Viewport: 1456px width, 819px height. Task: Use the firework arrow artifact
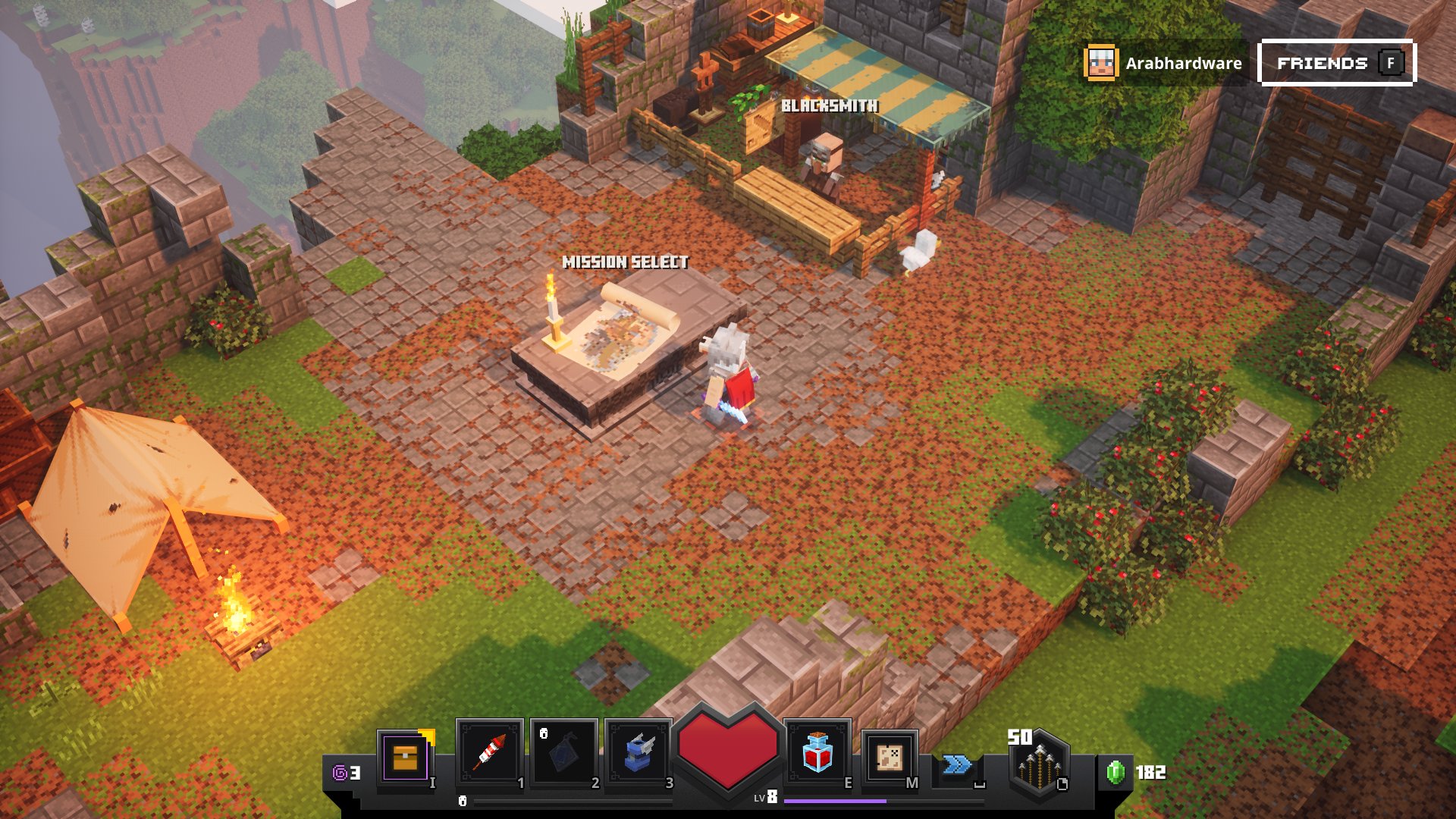click(x=489, y=753)
